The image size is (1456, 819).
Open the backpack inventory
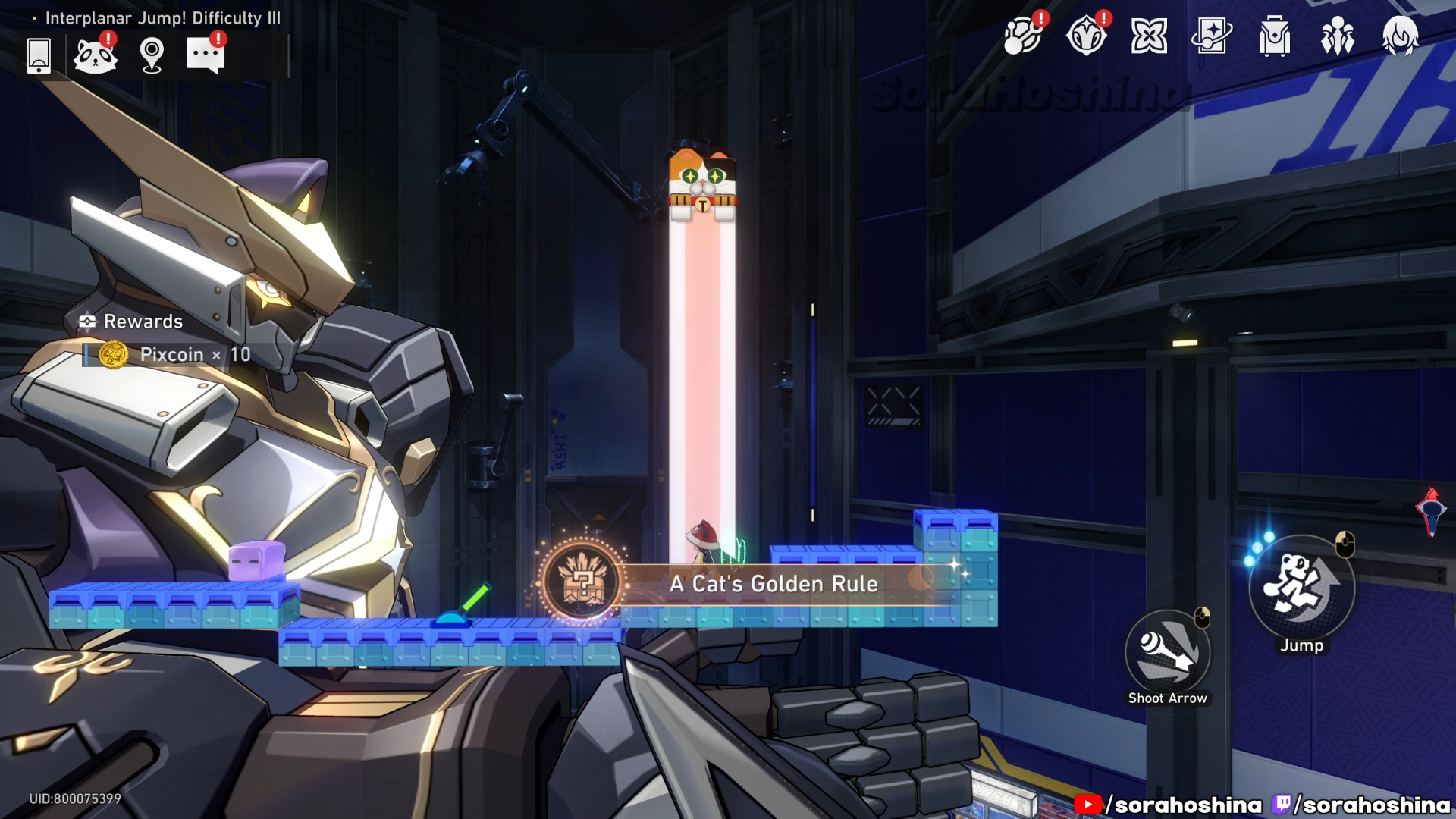(1275, 36)
